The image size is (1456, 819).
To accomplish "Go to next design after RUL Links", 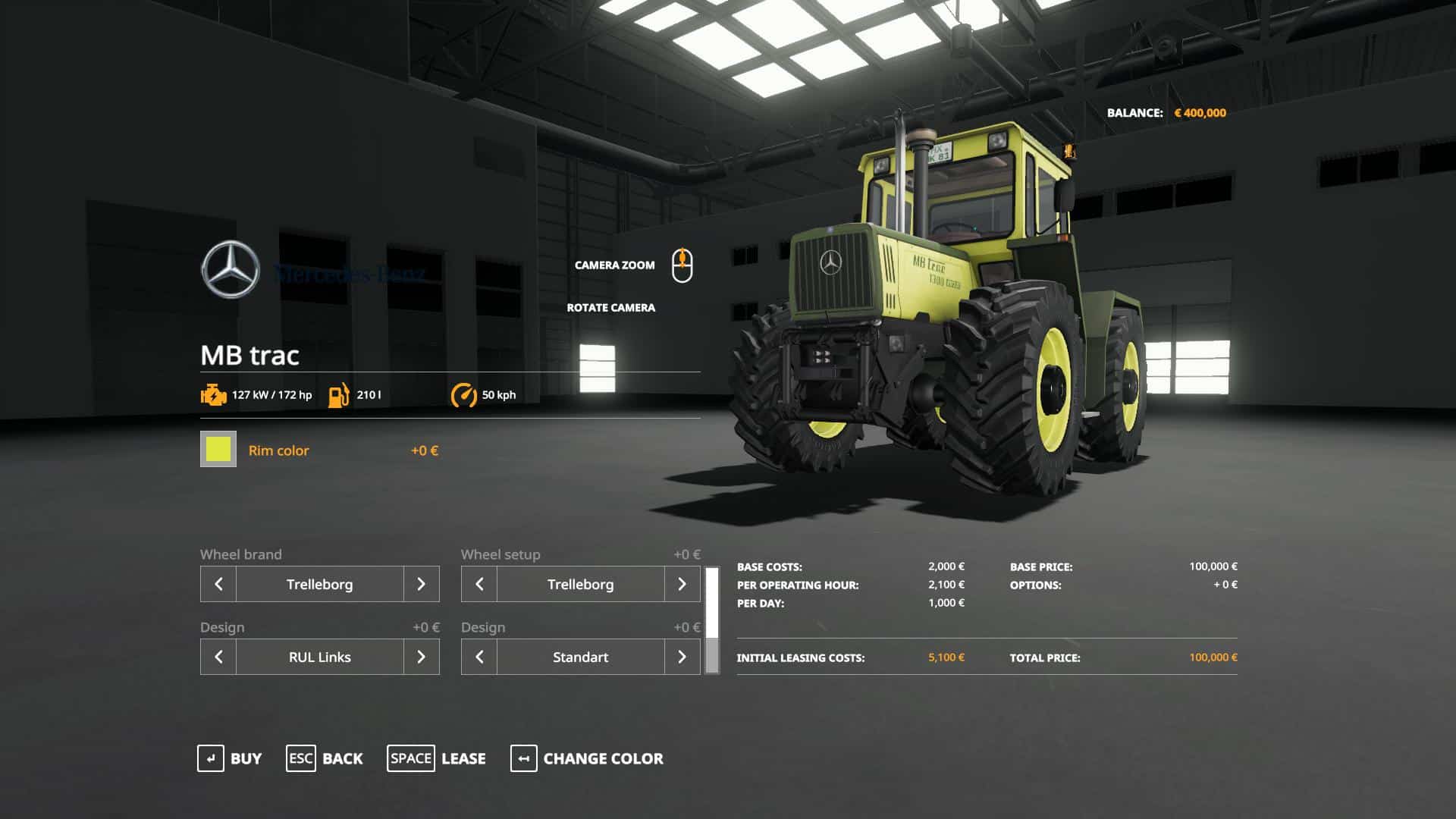I will 421,657.
